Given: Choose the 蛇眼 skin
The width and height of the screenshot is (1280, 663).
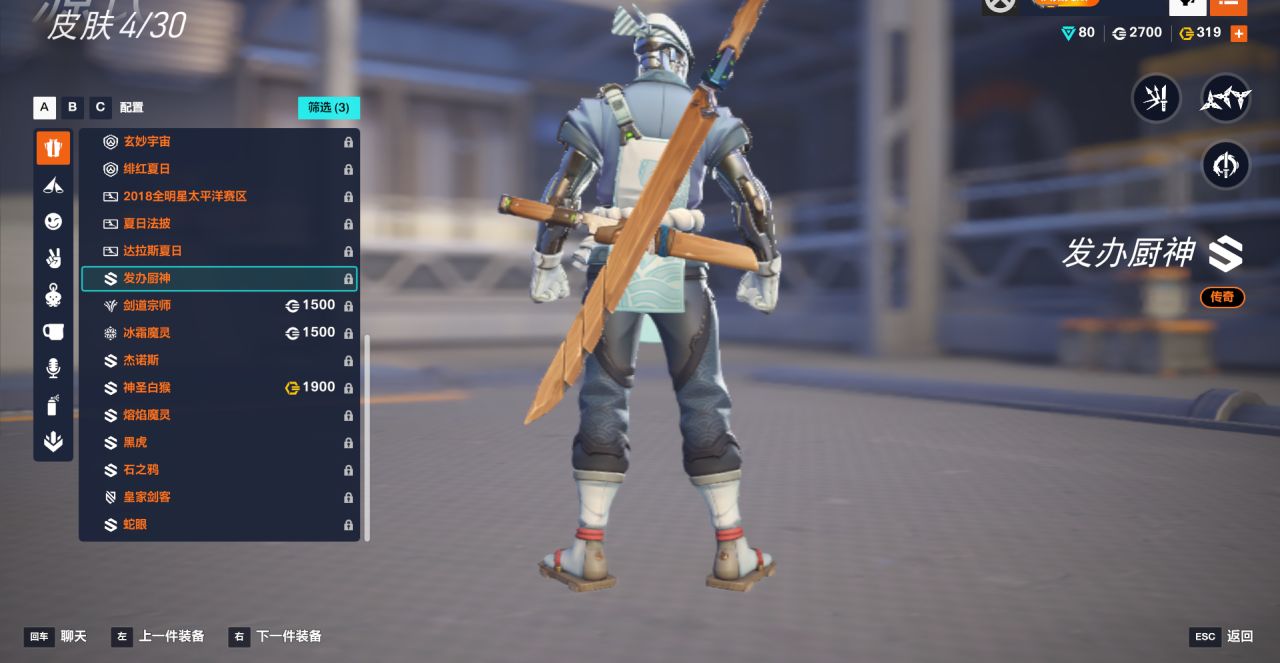Looking at the screenshot, I should [x=218, y=524].
